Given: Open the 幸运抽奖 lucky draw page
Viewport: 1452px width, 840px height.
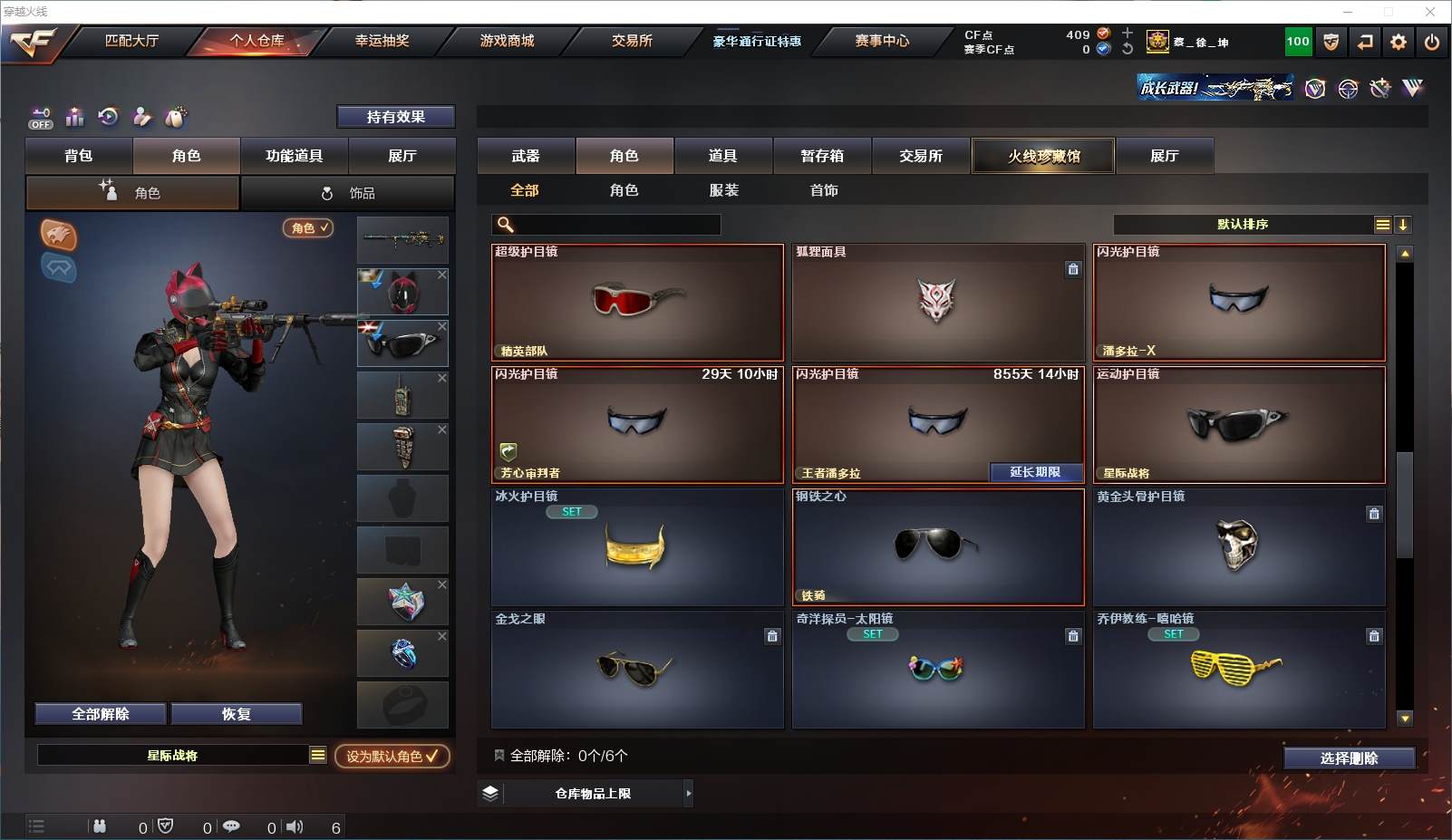Looking at the screenshot, I should click(x=382, y=41).
